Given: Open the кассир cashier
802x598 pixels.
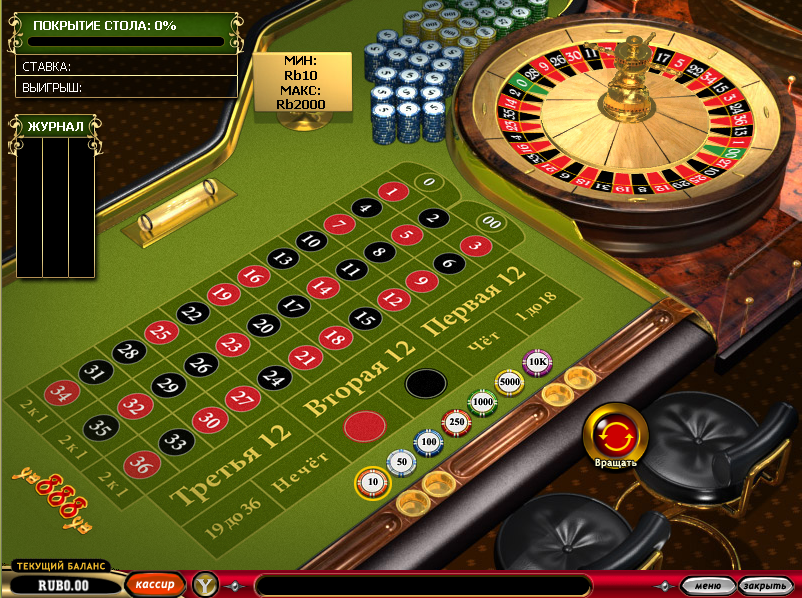Looking at the screenshot, I should click(x=155, y=585).
